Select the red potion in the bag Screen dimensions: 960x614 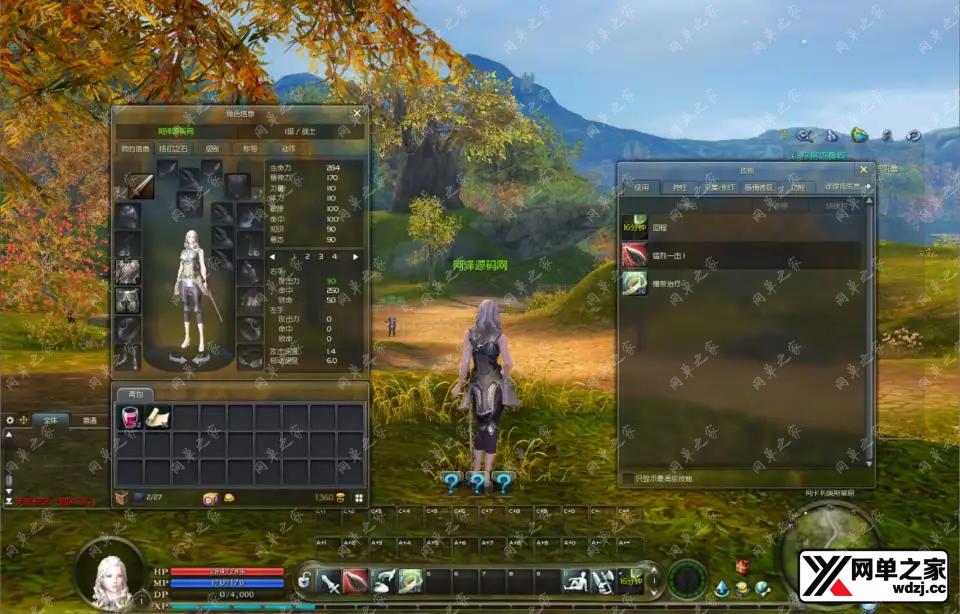pyautogui.click(x=130, y=418)
